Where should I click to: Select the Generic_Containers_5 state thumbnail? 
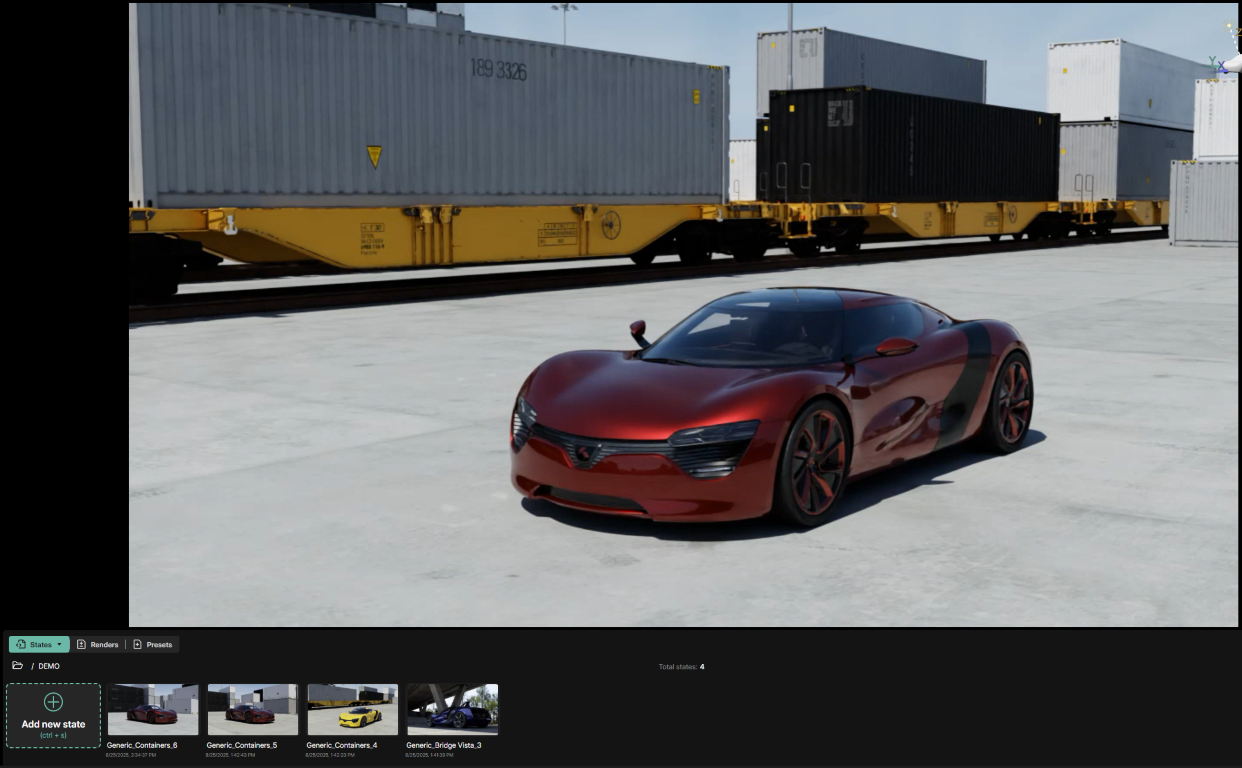pos(252,709)
